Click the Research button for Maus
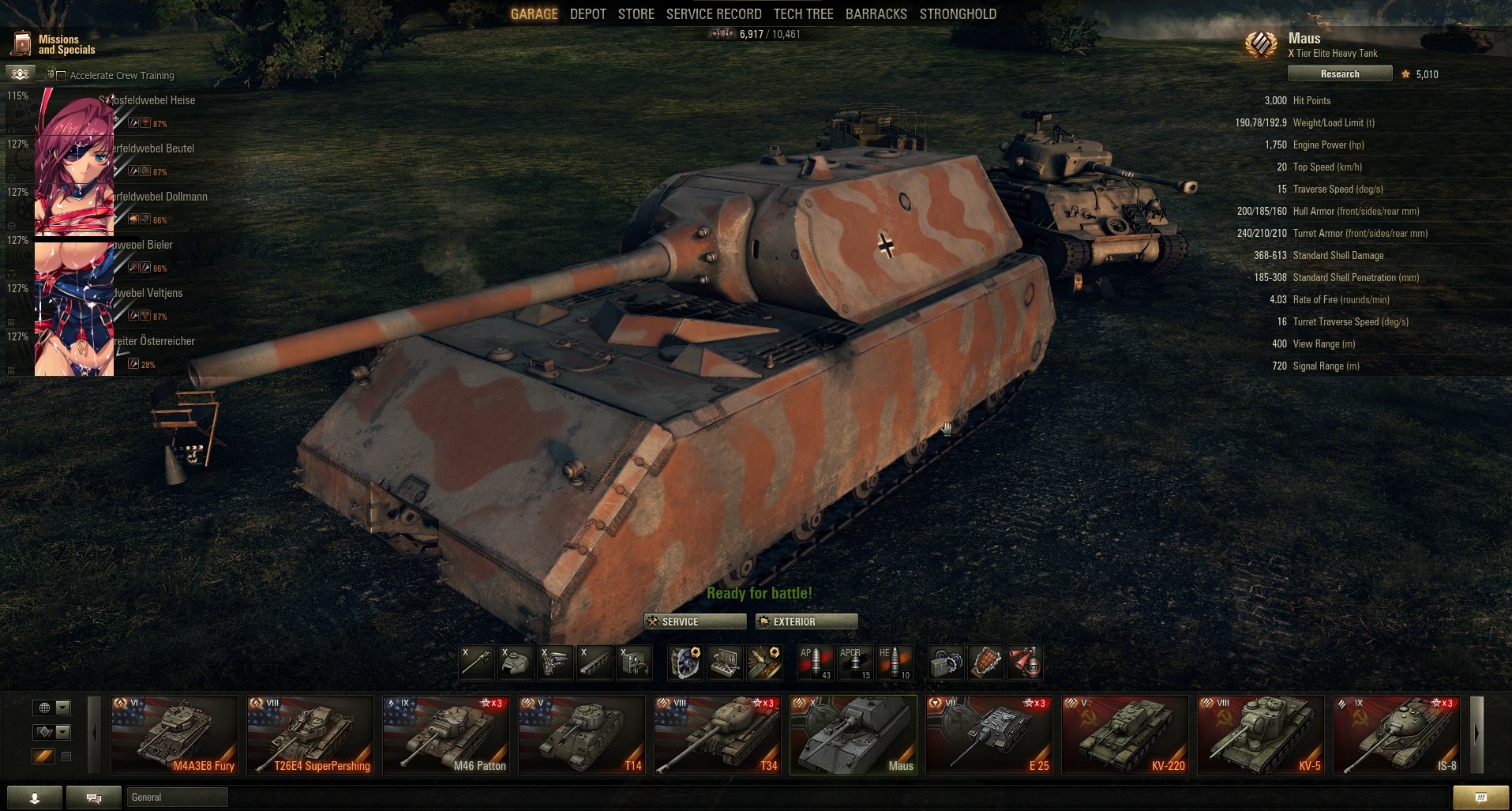Screen dimensions: 1512x811 point(1339,73)
